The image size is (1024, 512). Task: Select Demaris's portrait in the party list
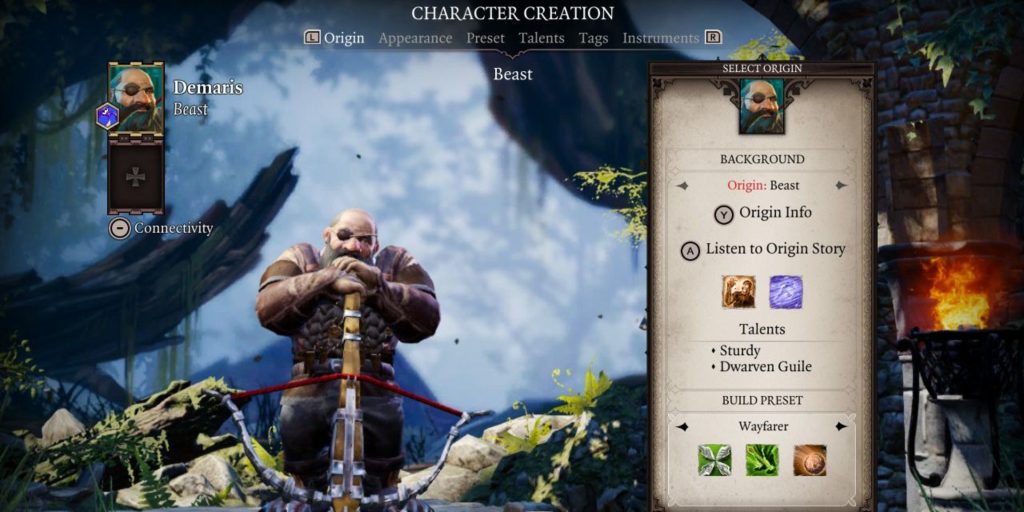click(135, 97)
